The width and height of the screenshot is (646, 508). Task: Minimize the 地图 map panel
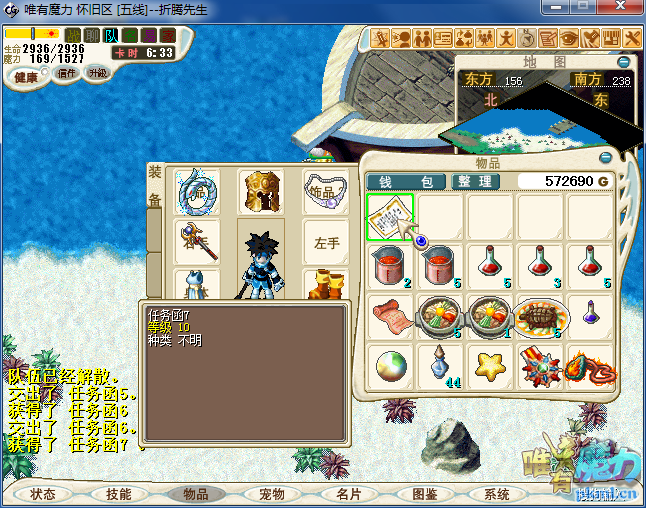tap(633, 62)
